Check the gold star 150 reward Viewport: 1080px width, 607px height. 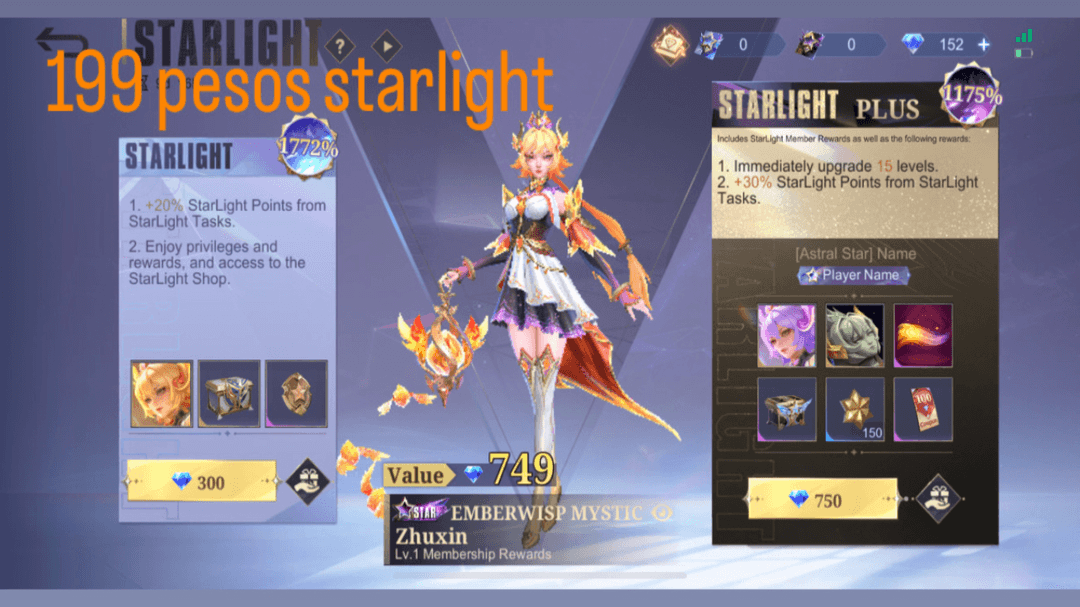pos(854,409)
